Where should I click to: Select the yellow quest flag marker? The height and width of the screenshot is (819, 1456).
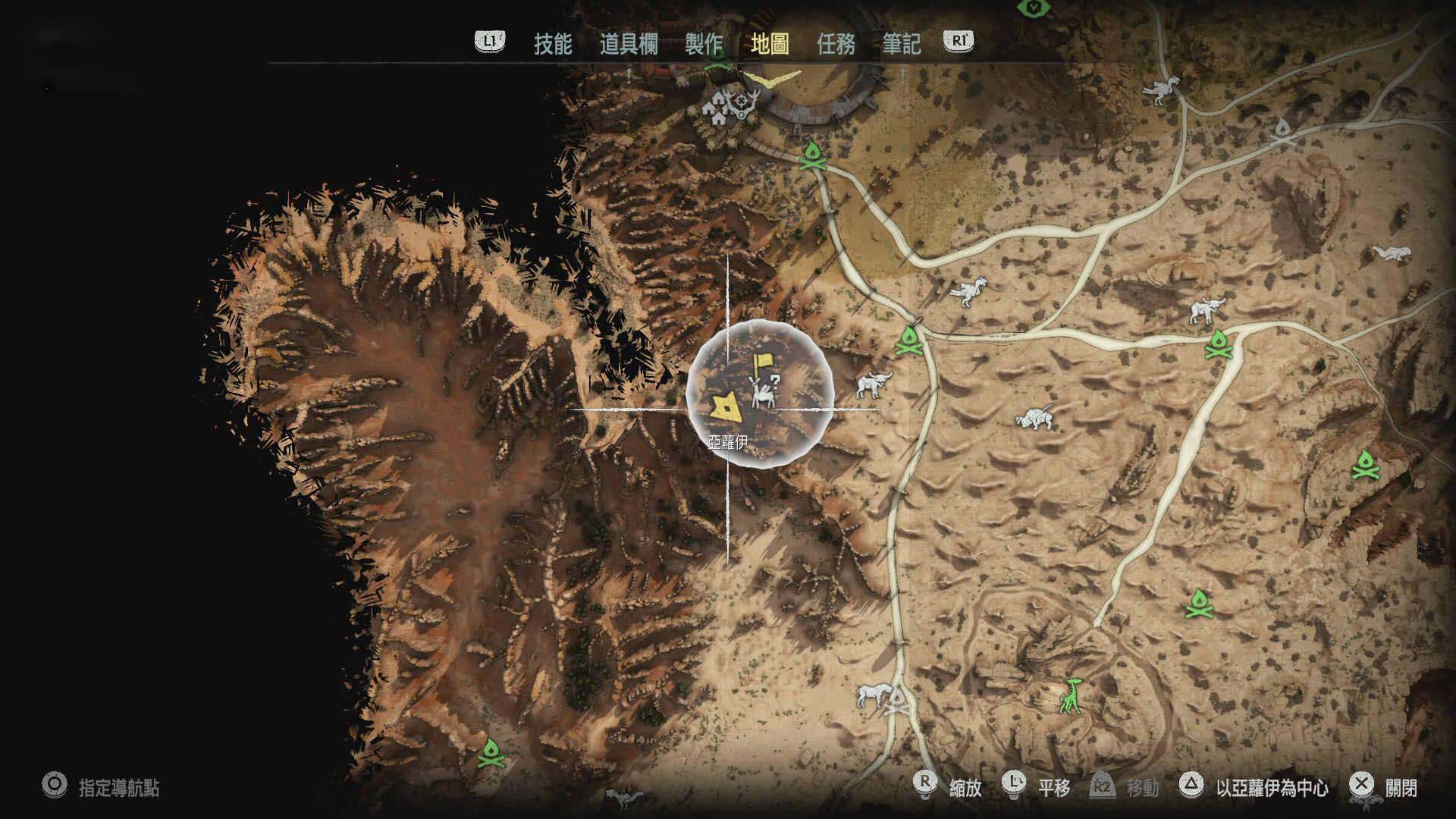click(761, 366)
